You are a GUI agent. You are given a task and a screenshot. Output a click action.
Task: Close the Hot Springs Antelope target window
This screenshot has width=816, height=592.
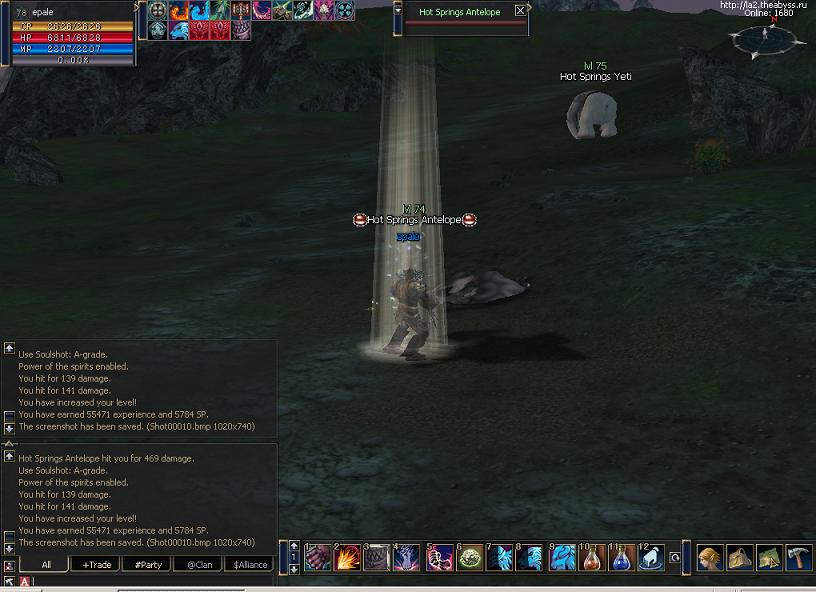click(x=520, y=11)
